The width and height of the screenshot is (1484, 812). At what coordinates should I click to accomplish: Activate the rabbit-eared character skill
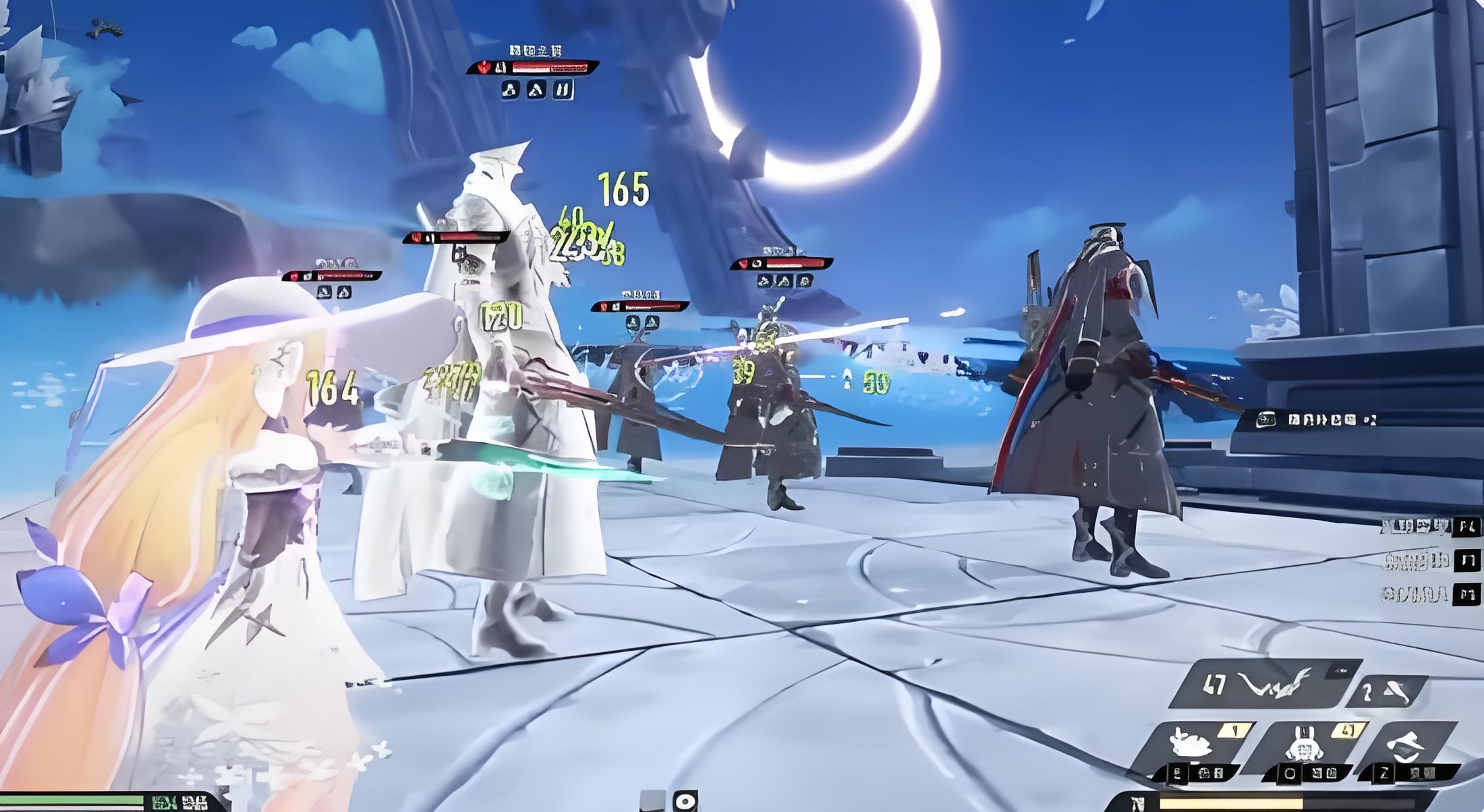[x=1301, y=745]
